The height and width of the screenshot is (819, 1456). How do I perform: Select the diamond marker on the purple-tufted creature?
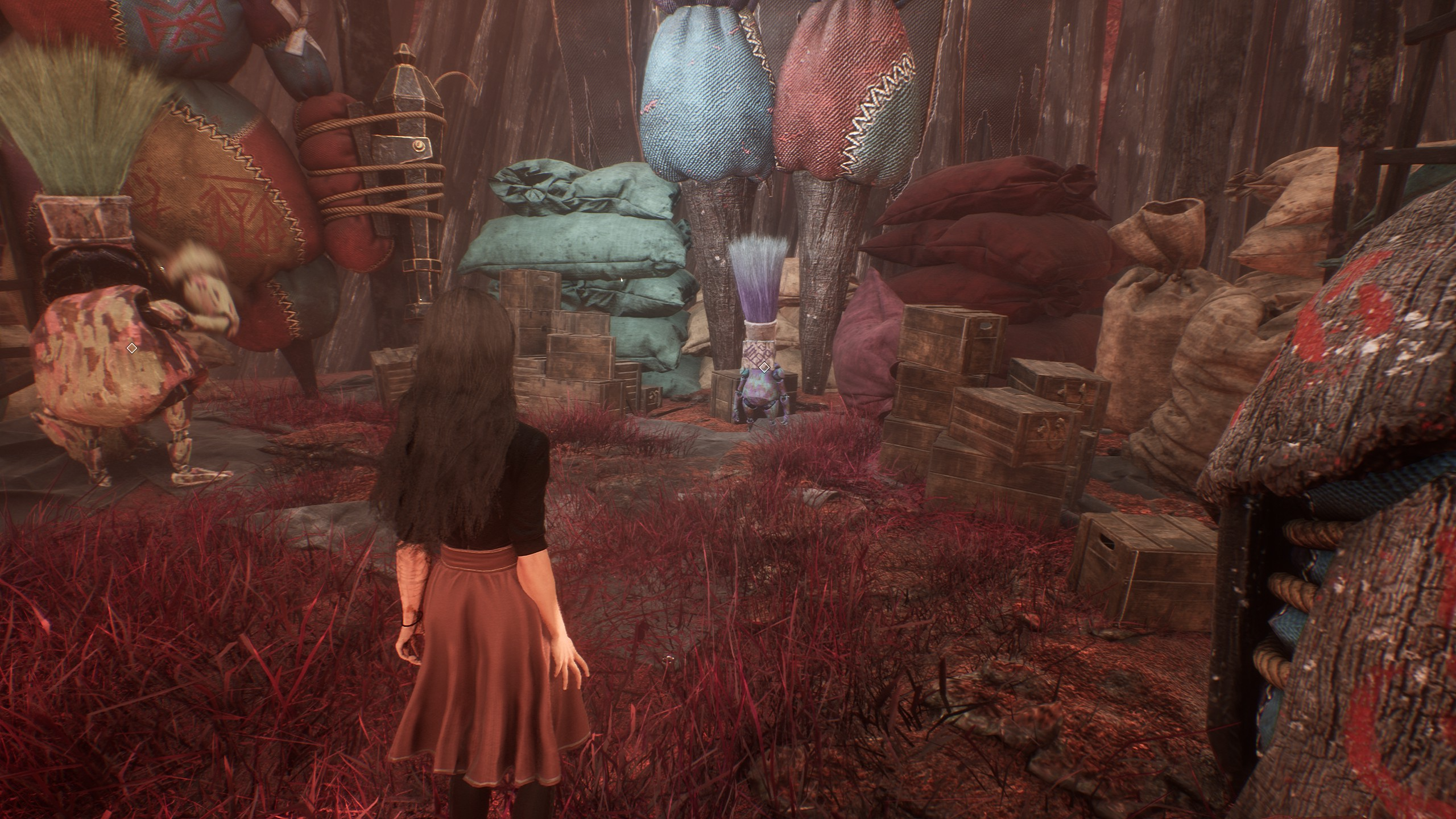[x=765, y=367]
